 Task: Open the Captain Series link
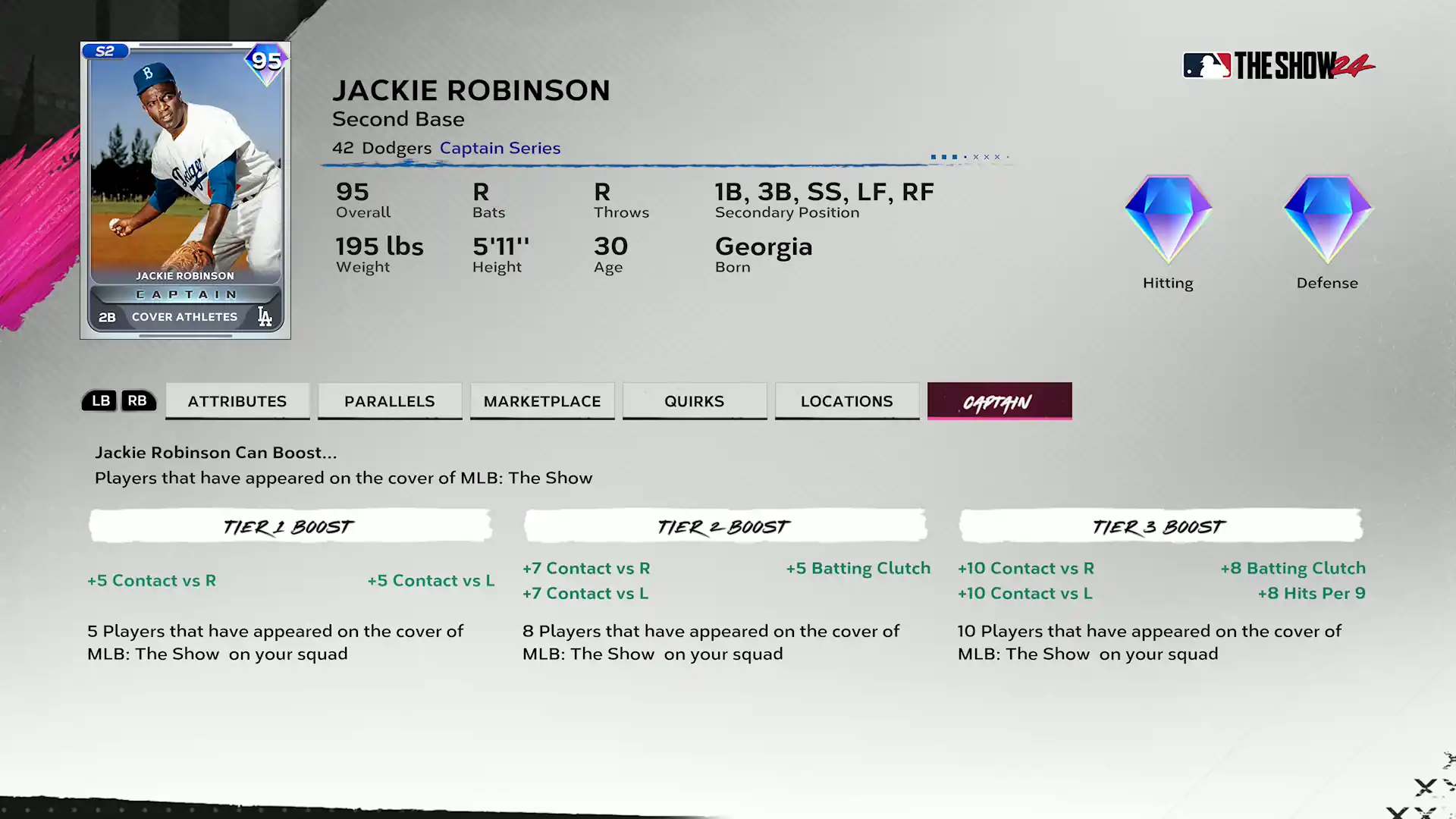tap(500, 148)
